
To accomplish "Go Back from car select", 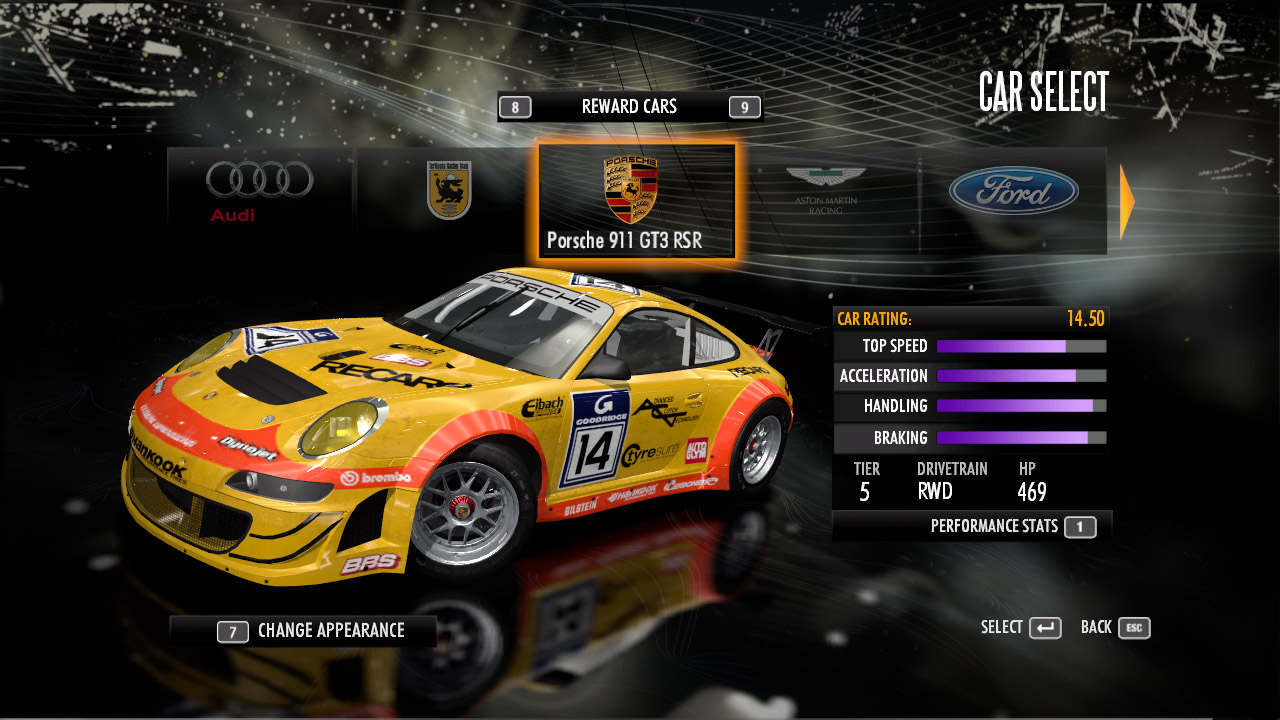I will (1115, 628).
